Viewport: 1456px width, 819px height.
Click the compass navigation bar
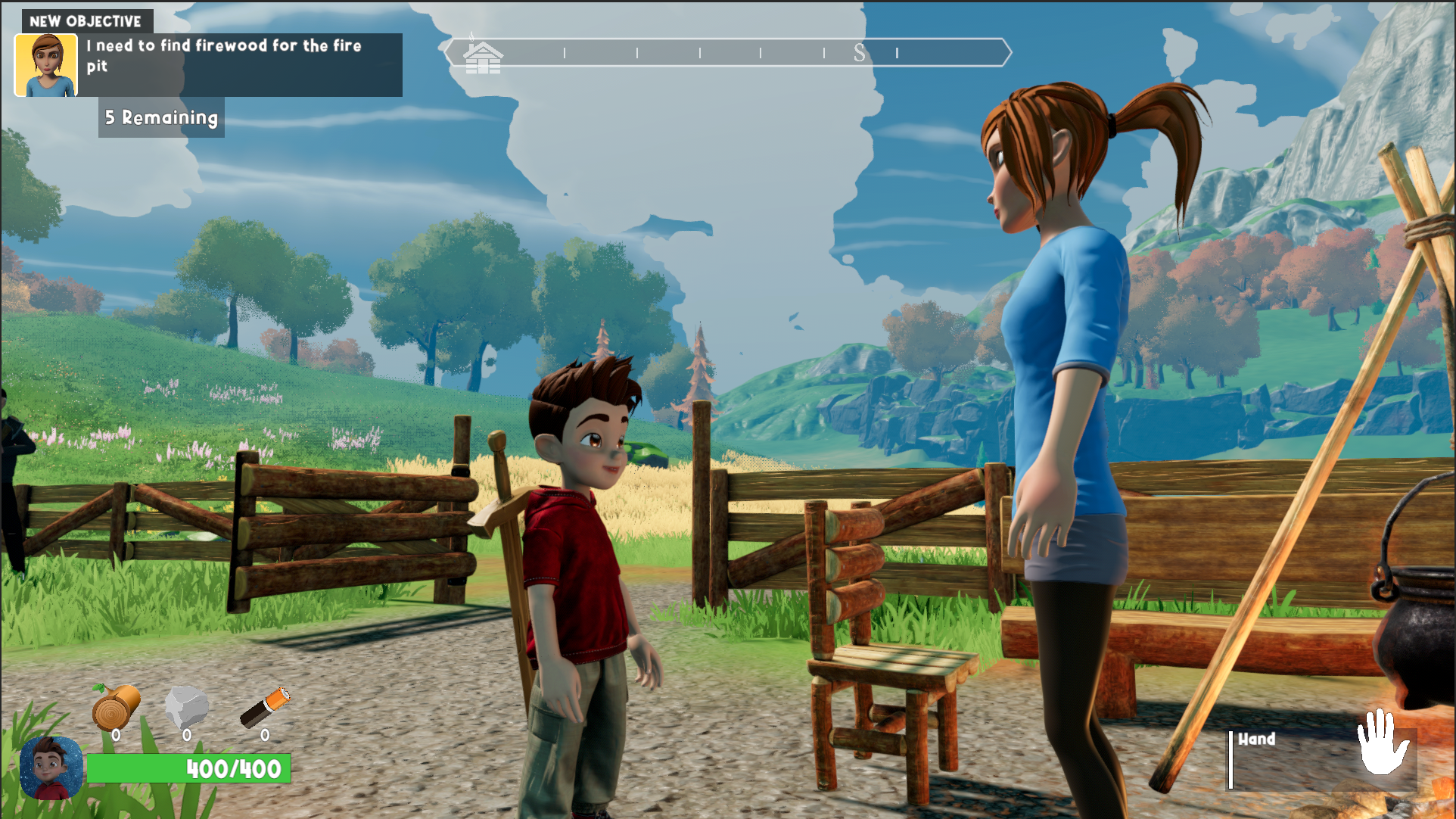point(726,54)
